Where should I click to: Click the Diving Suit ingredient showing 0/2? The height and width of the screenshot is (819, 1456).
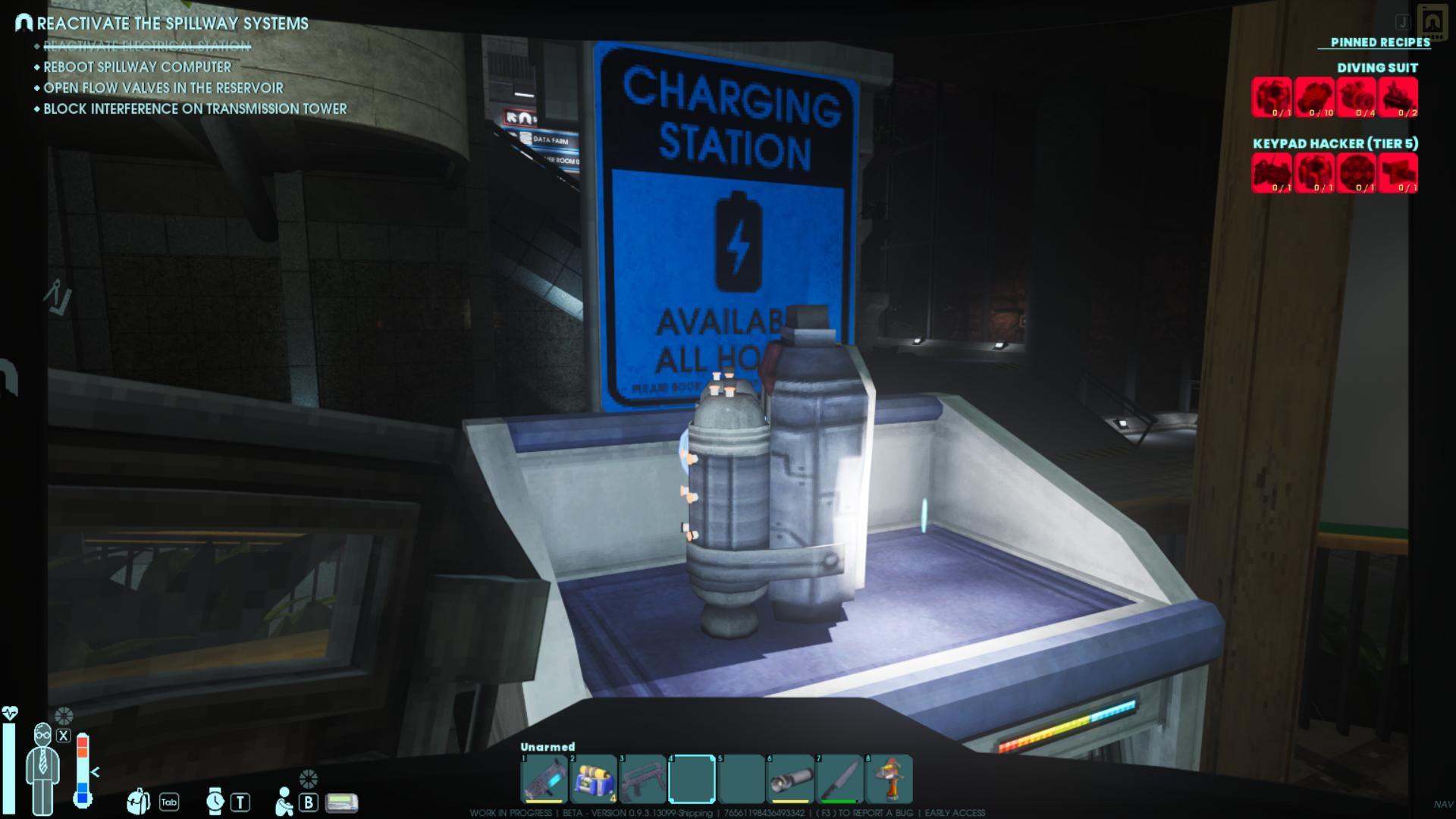pyautogui.click(x=1399, y=97)
